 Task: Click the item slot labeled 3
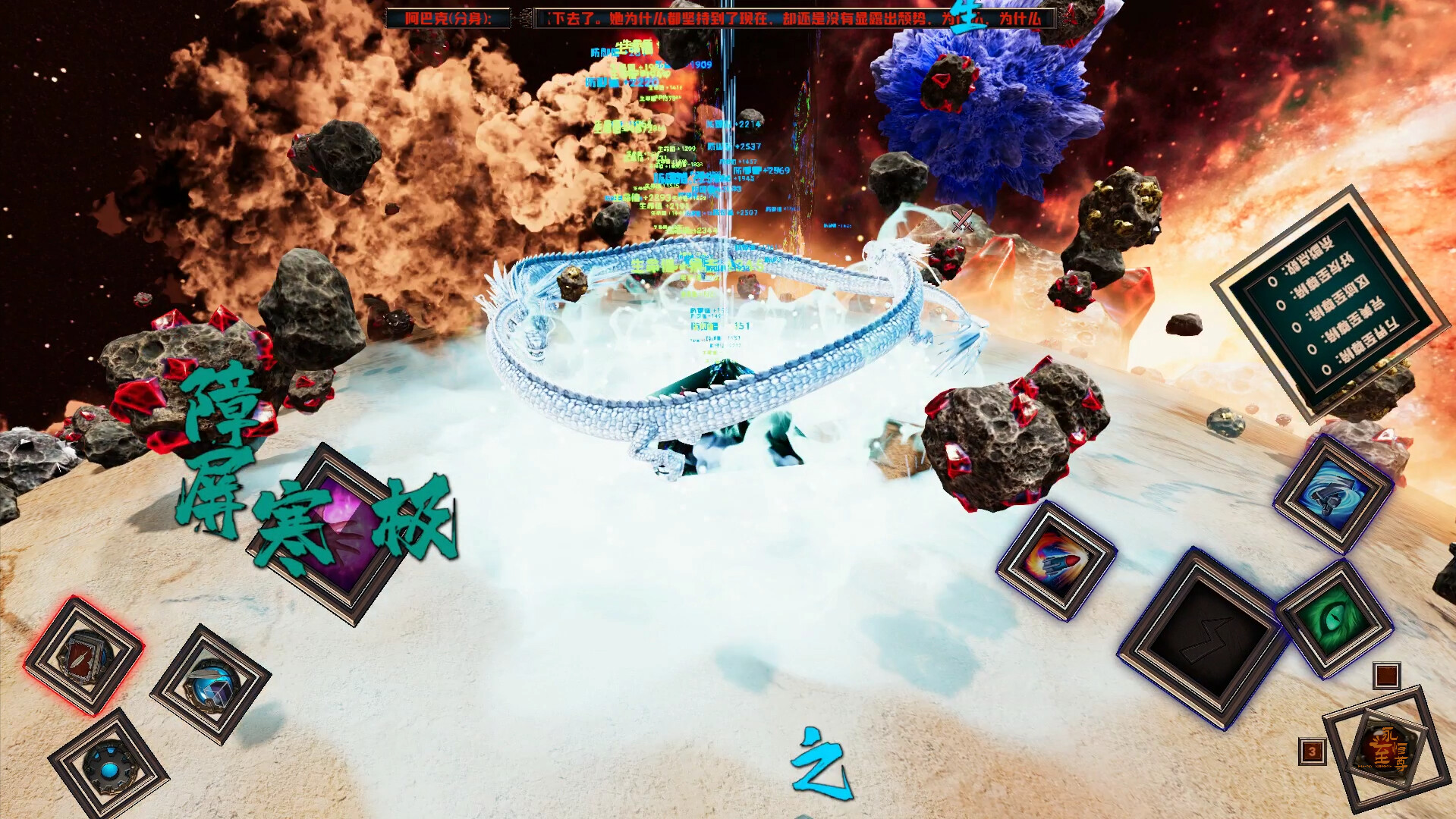[x=1310, y=750]
